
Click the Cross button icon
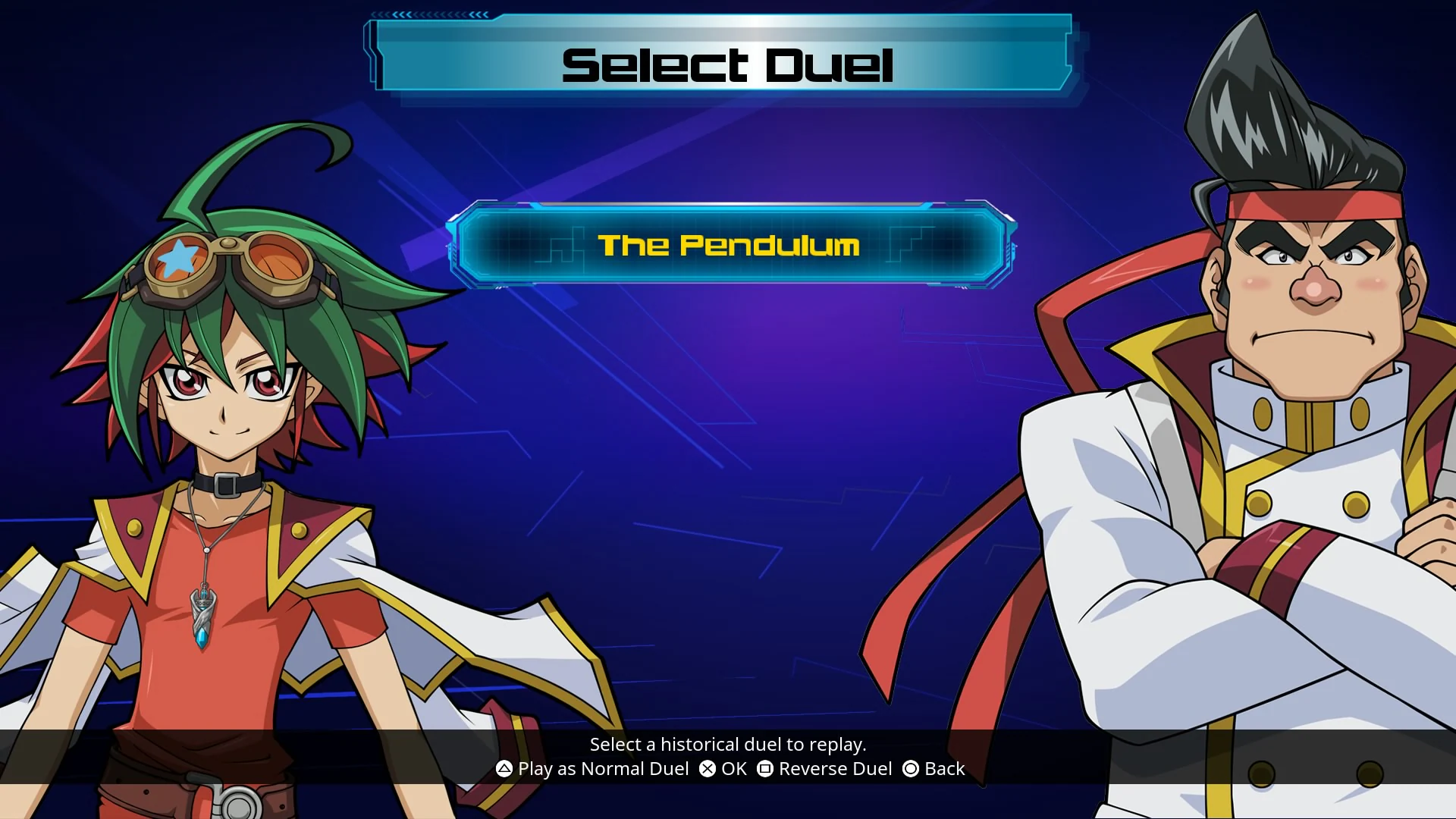[x=708, y=769]
